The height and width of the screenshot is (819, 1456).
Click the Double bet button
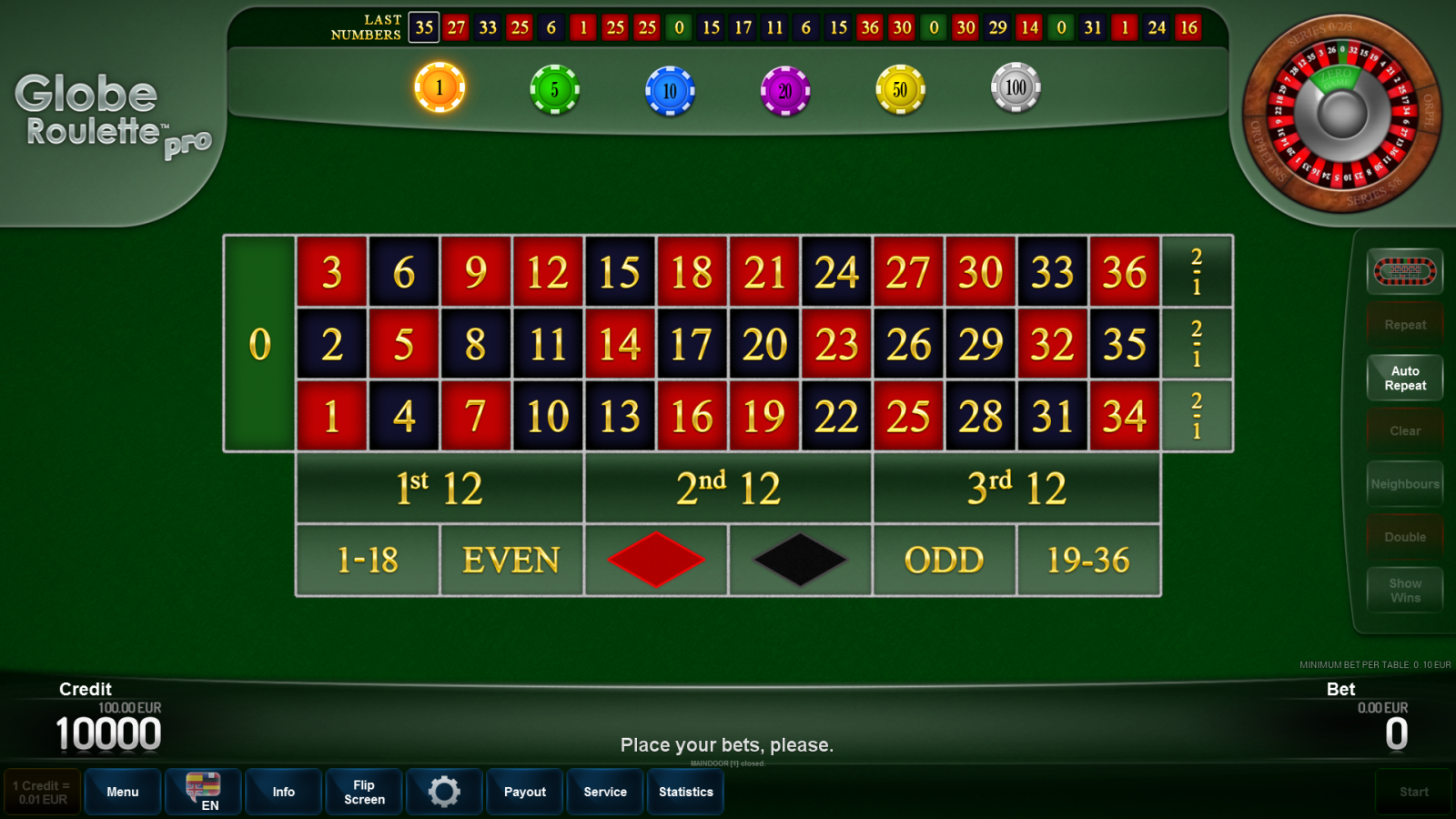tap(1405, 536)
